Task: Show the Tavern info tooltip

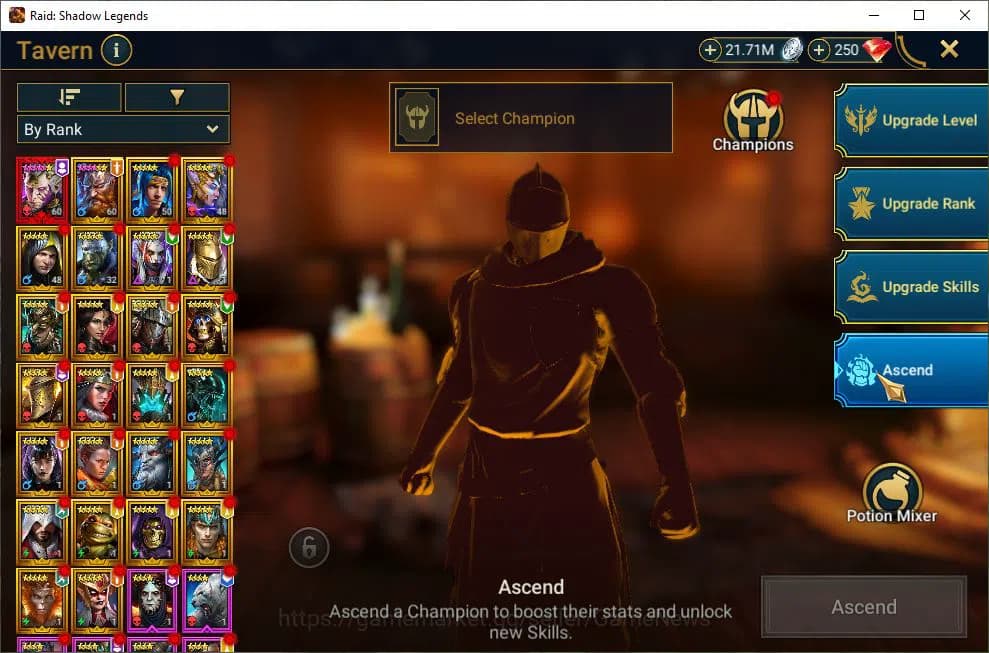Action: [116, 50]
